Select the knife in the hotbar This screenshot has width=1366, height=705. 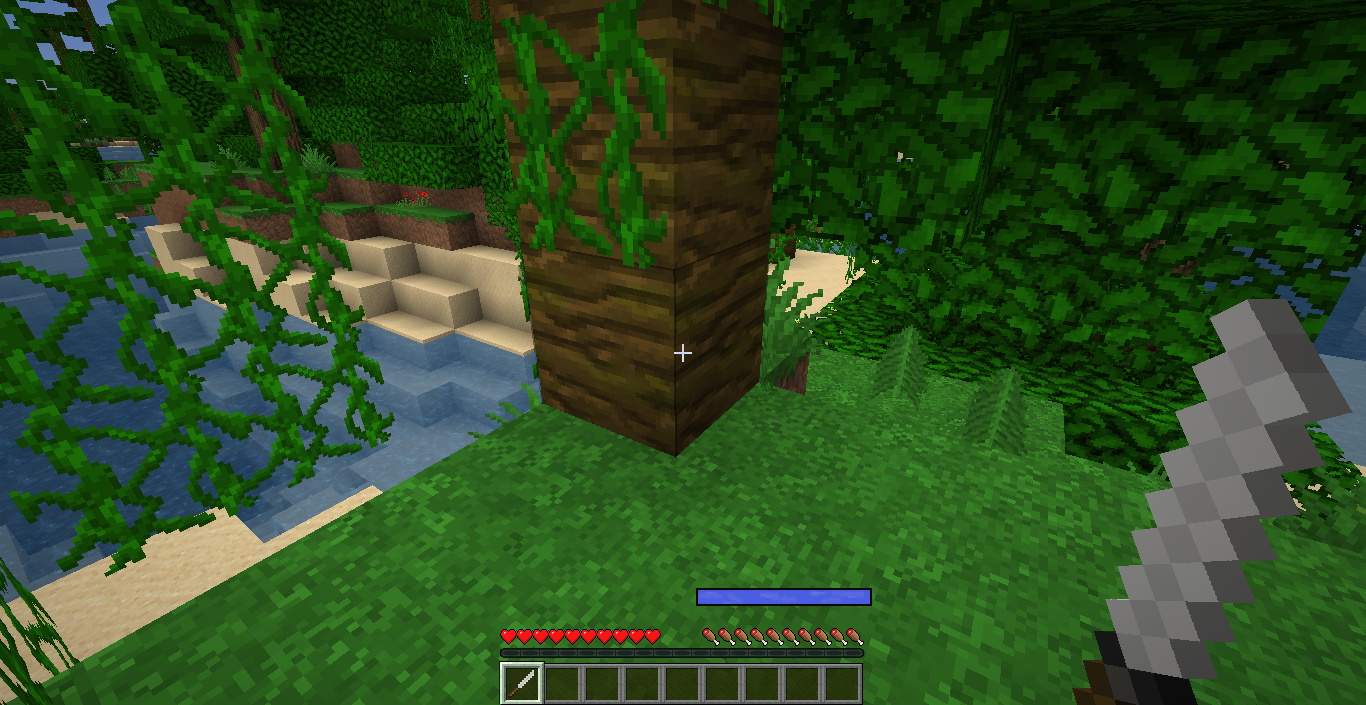pyautogui.click(x=522, y=684)
